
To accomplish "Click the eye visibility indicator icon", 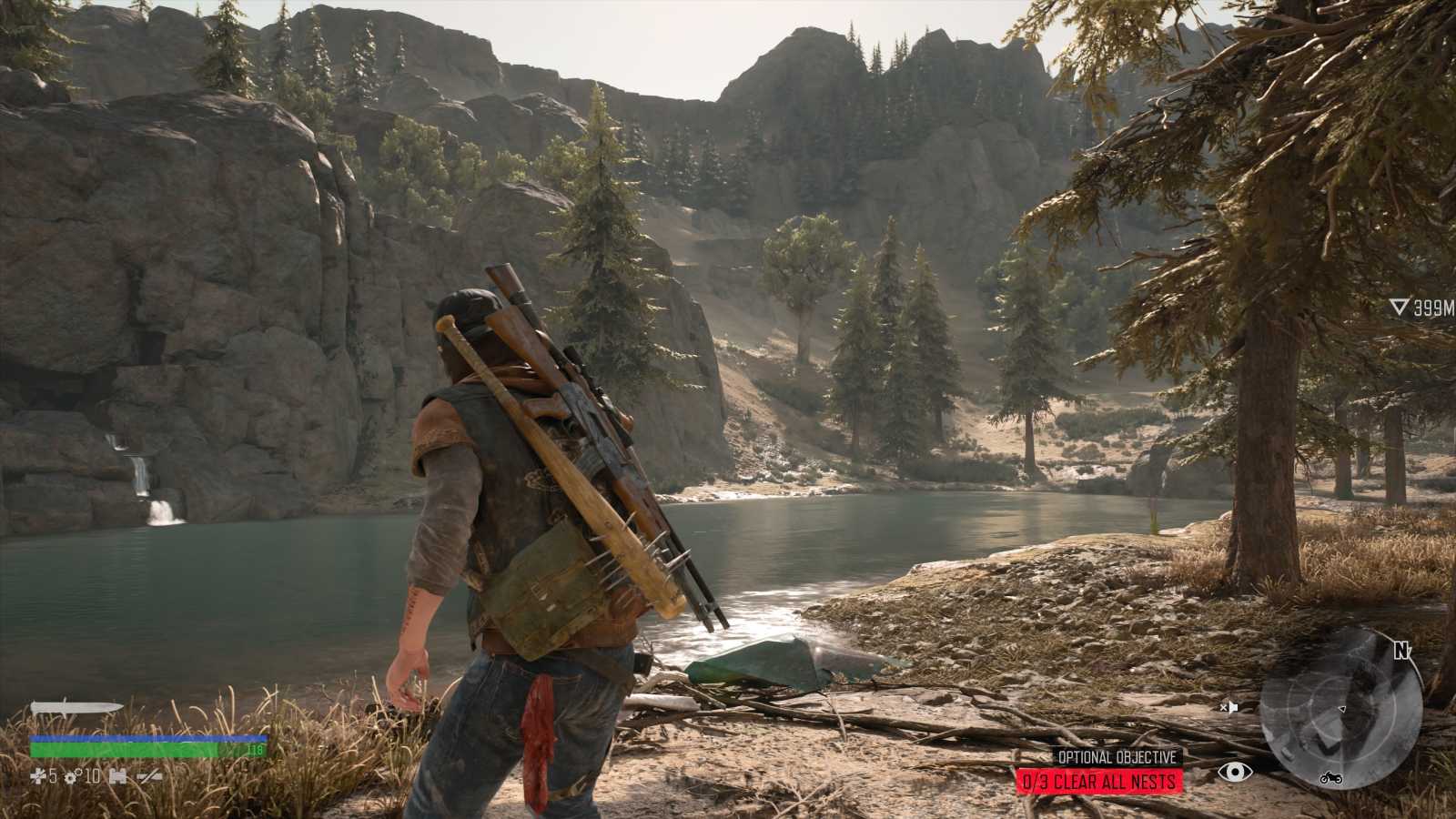I will coord(1234,773).
